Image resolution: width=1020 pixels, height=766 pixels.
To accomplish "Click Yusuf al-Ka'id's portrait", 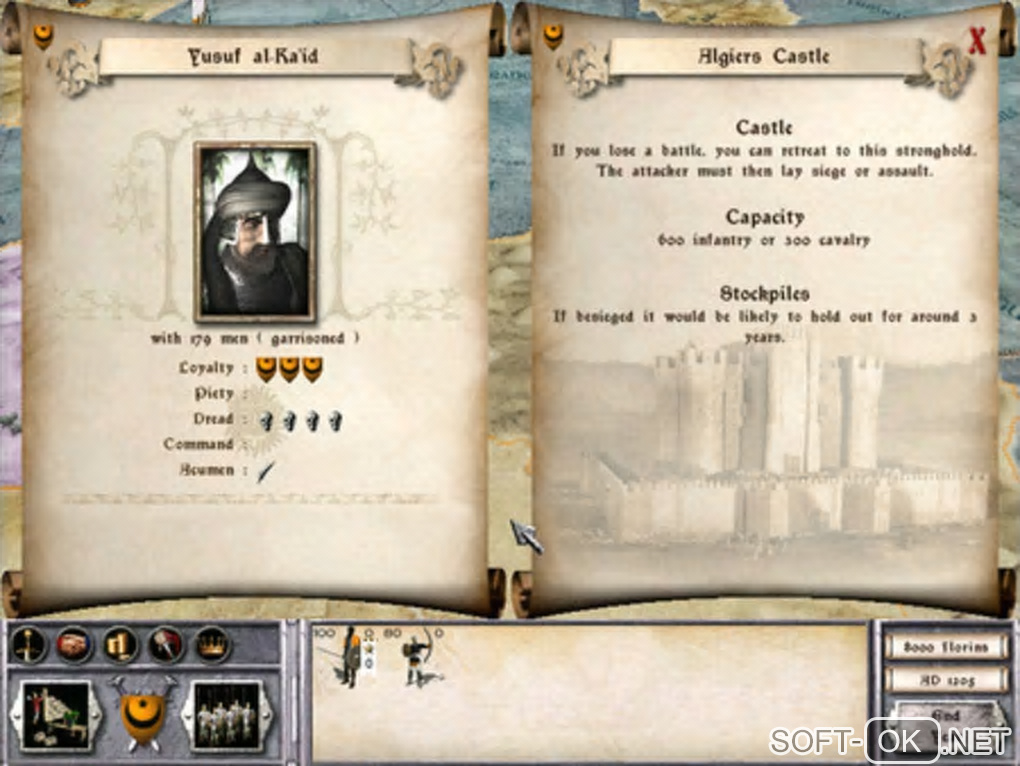I will [x=255, y=231].
